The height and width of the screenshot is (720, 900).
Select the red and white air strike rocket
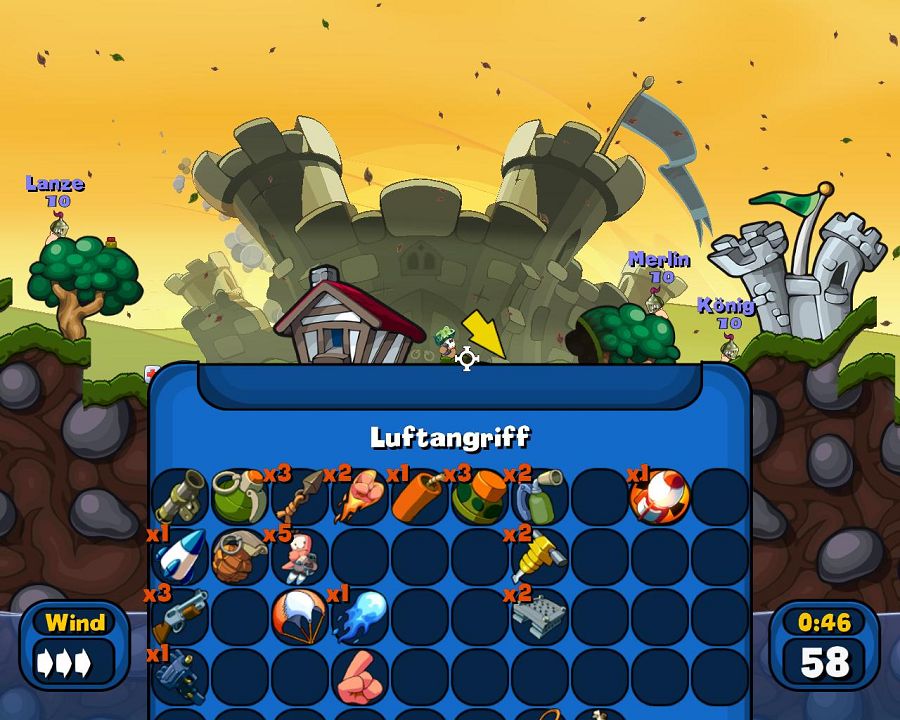tap(660, 497)
